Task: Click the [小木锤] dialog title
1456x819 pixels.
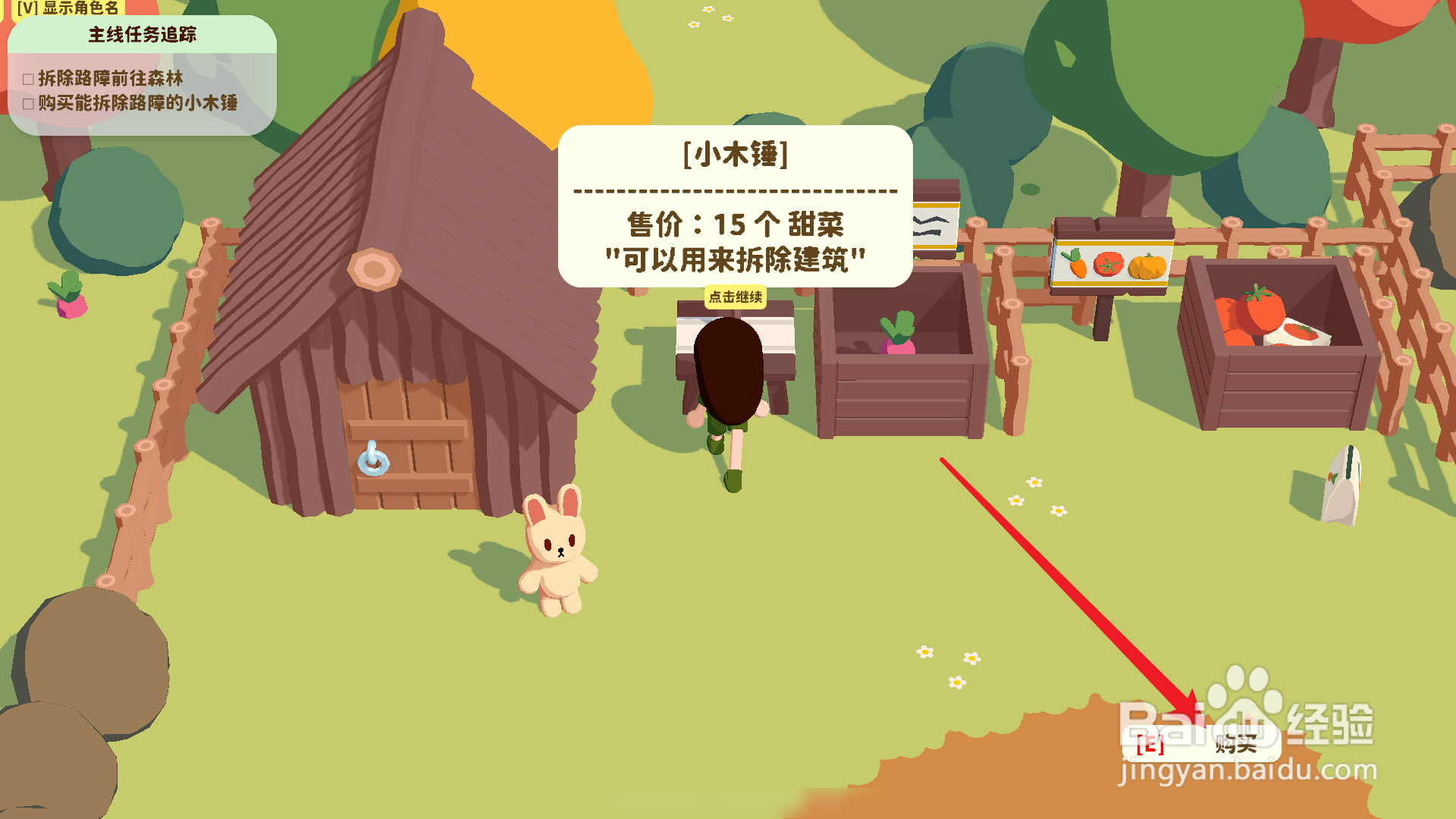Action: pos(734,154)
